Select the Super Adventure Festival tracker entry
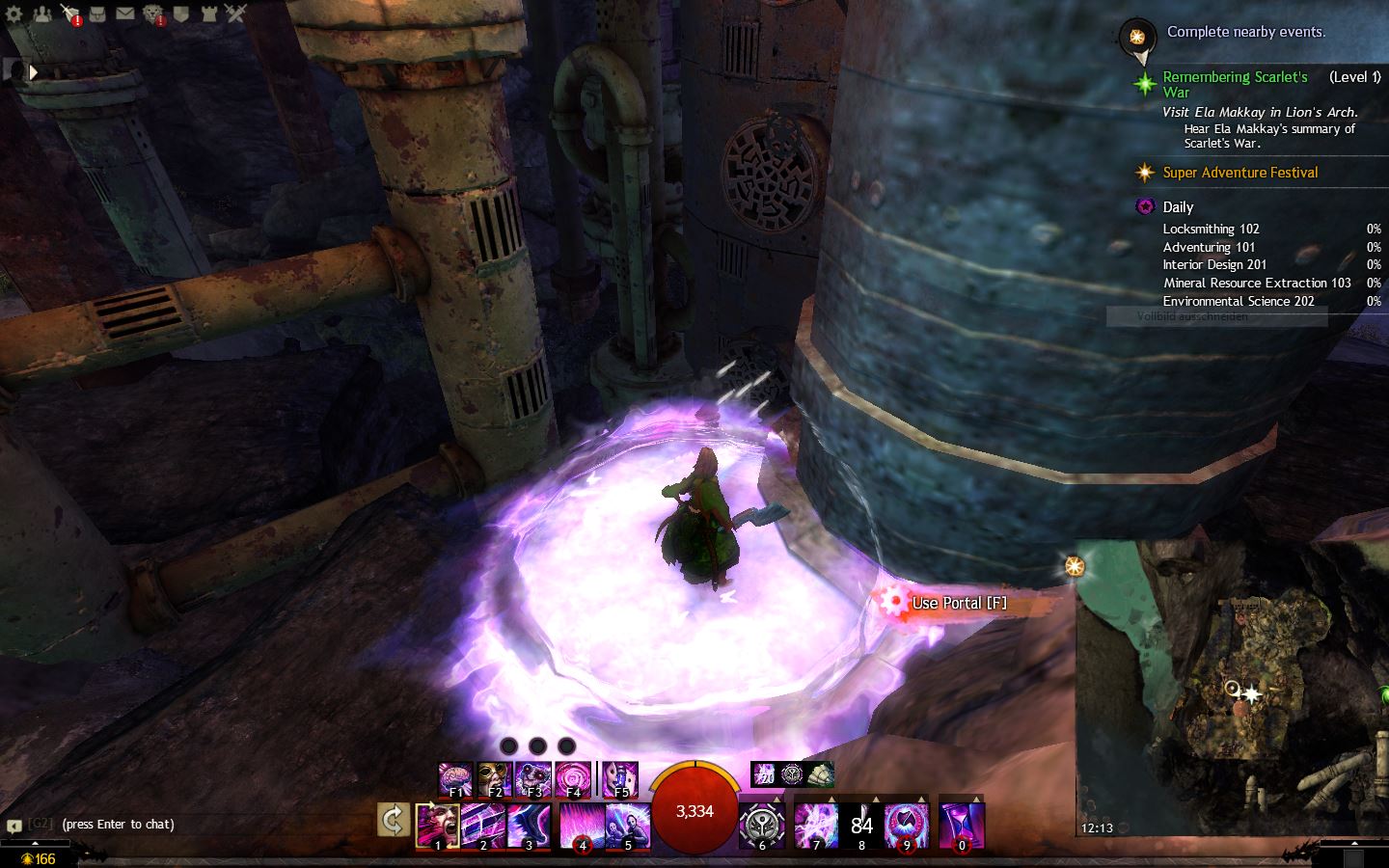Image resolution: width=1389 pixels, height=868 pixels. [1239, 173]
